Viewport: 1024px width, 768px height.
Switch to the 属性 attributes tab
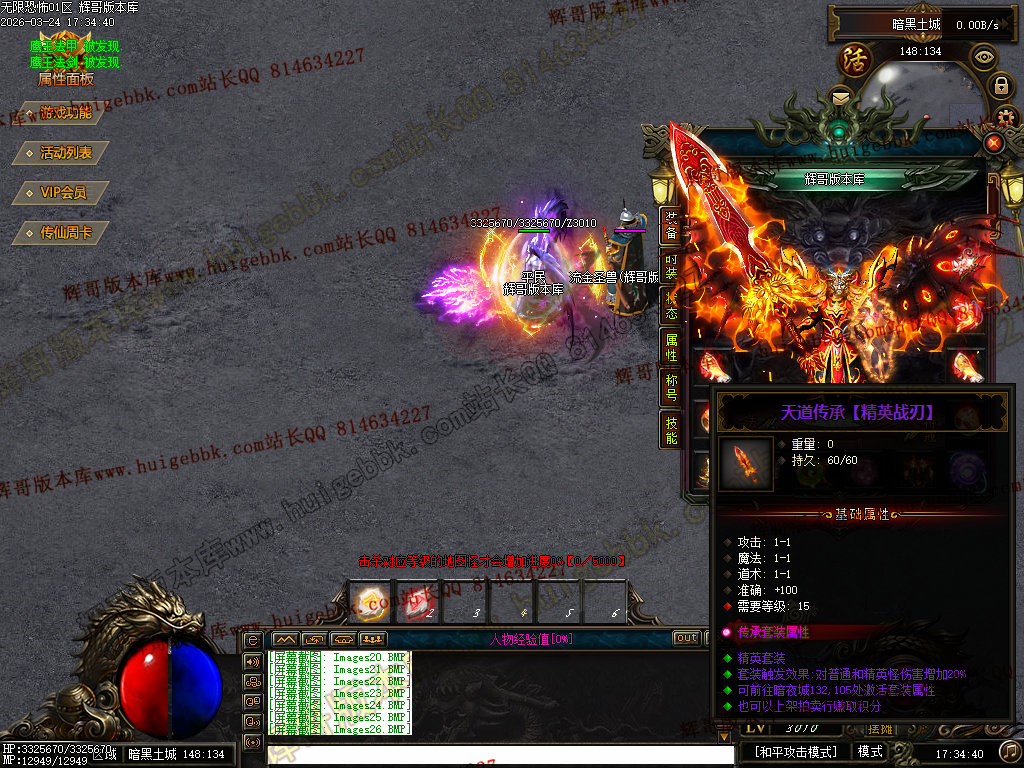[x=672, y=348]
